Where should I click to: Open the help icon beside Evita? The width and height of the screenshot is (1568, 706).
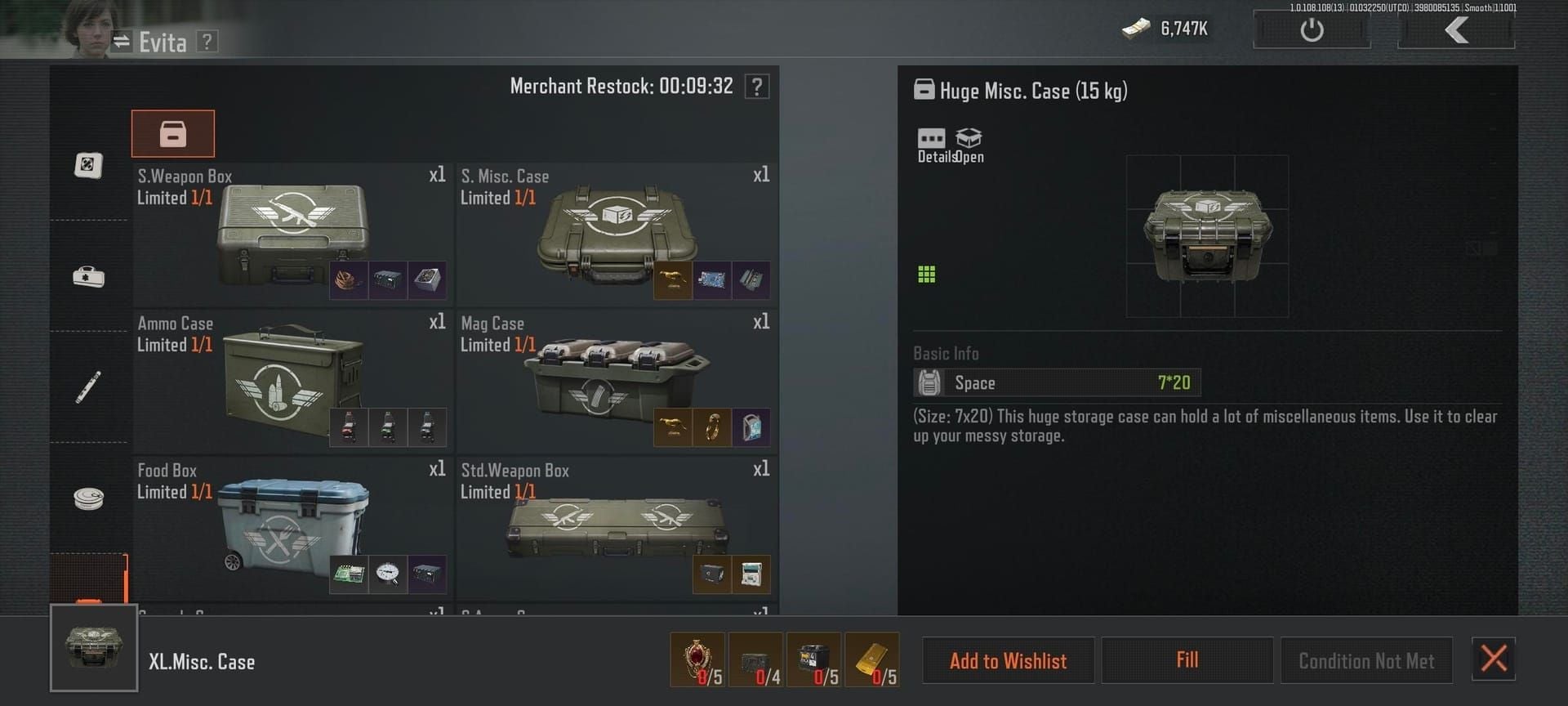[207, 42]
